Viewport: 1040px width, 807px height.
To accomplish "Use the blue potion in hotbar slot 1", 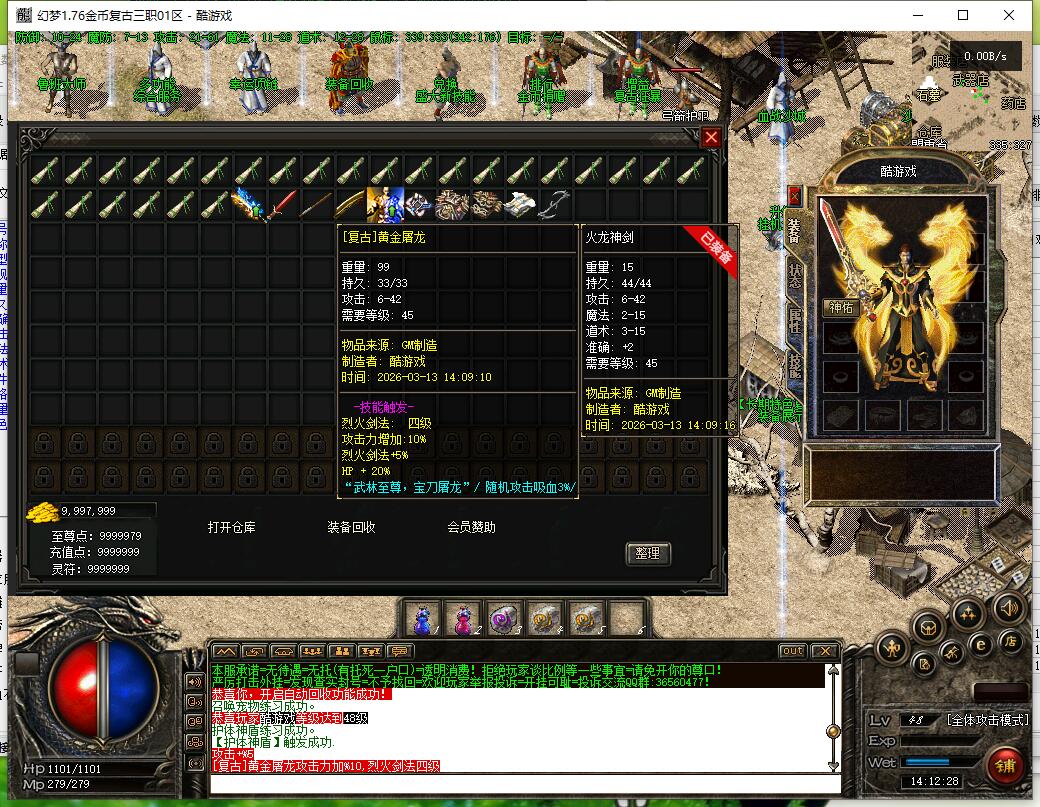I will point(421,618).
